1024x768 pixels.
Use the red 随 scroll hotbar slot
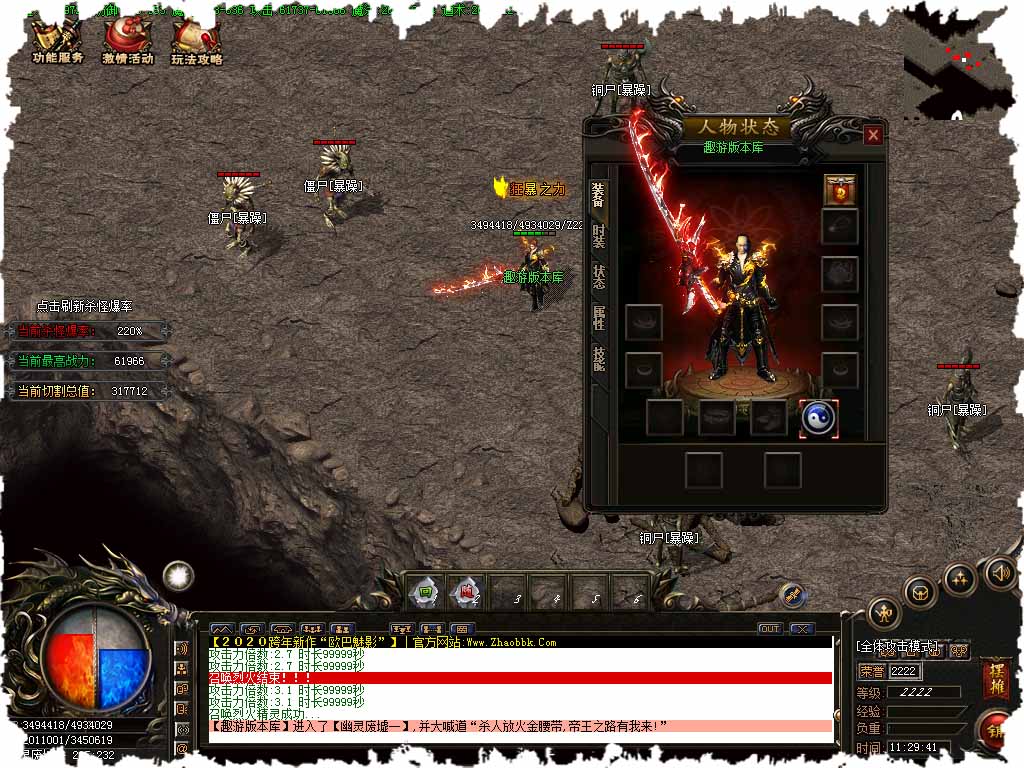point(466,592)
